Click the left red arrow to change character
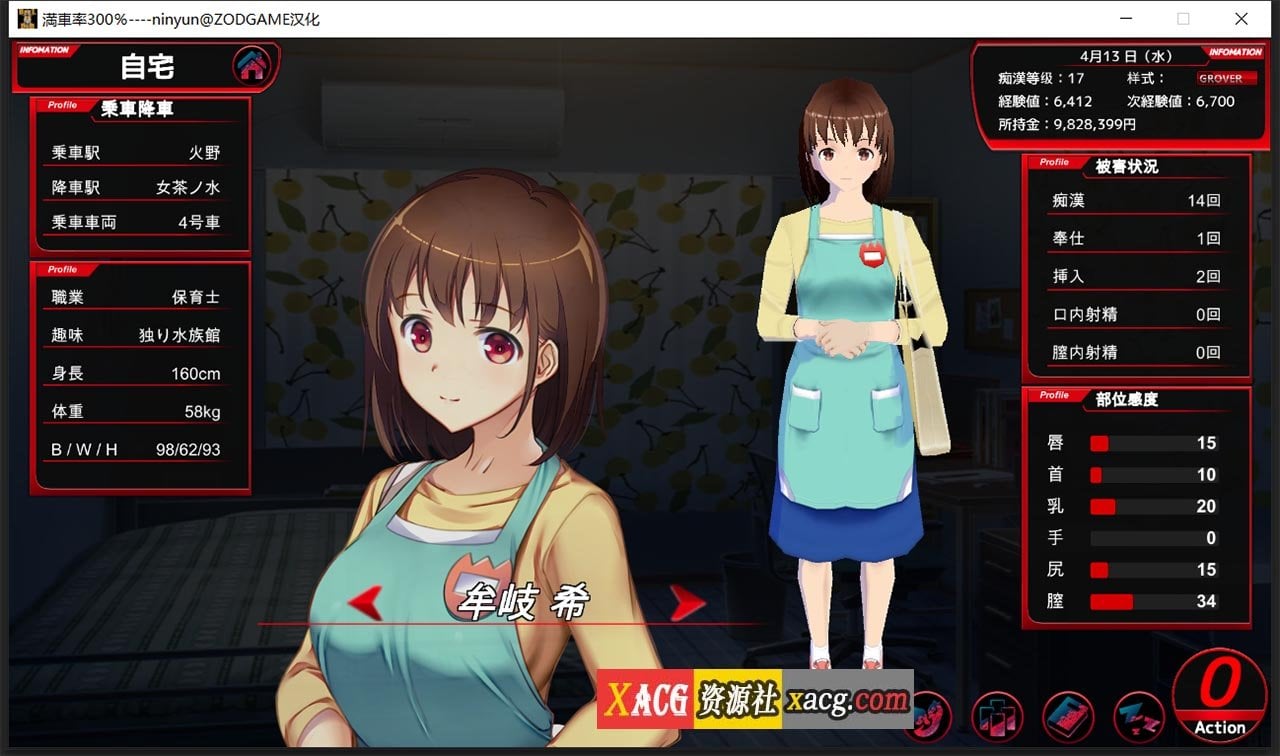The width and height of the screenshot is (1280, 756). point(367,601)
